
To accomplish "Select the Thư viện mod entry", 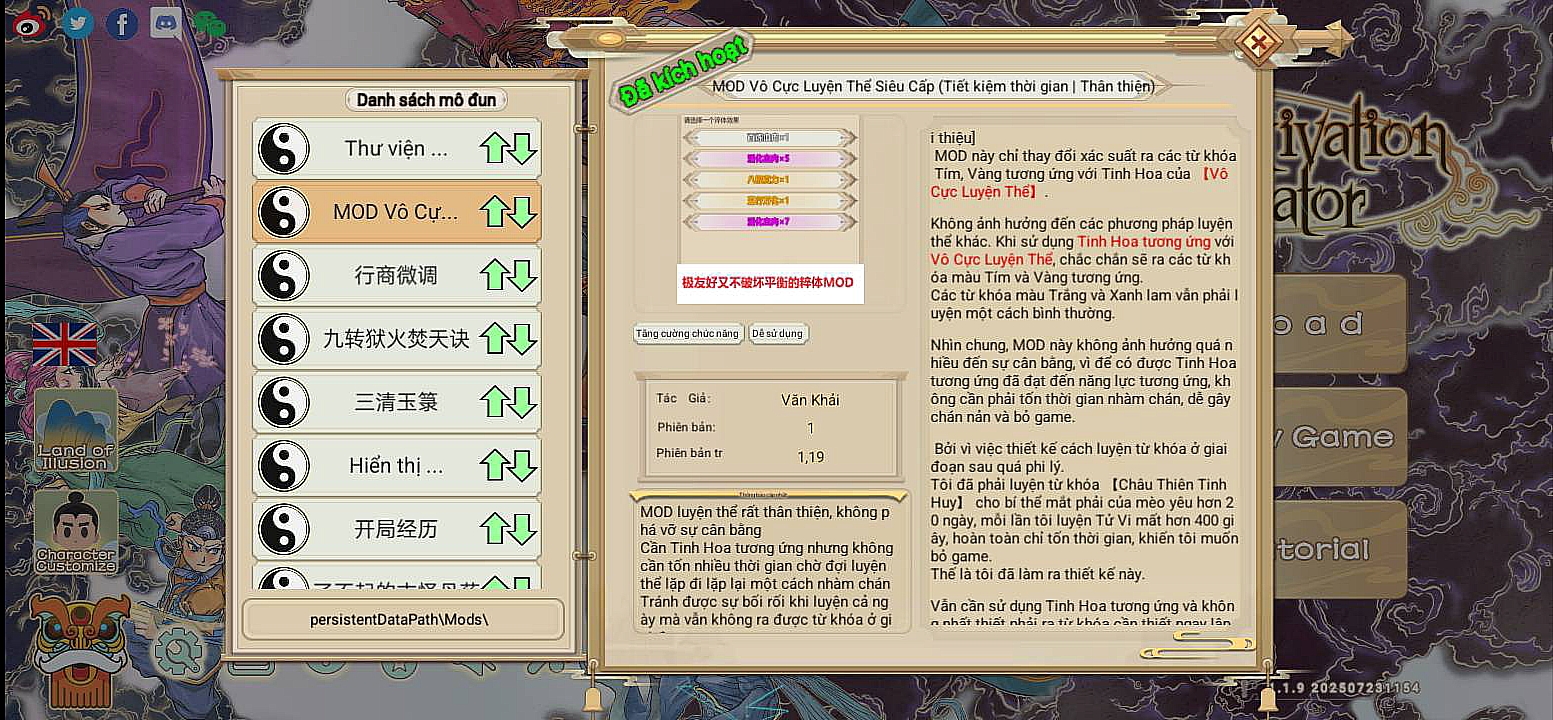I will [x=396, y=149].
